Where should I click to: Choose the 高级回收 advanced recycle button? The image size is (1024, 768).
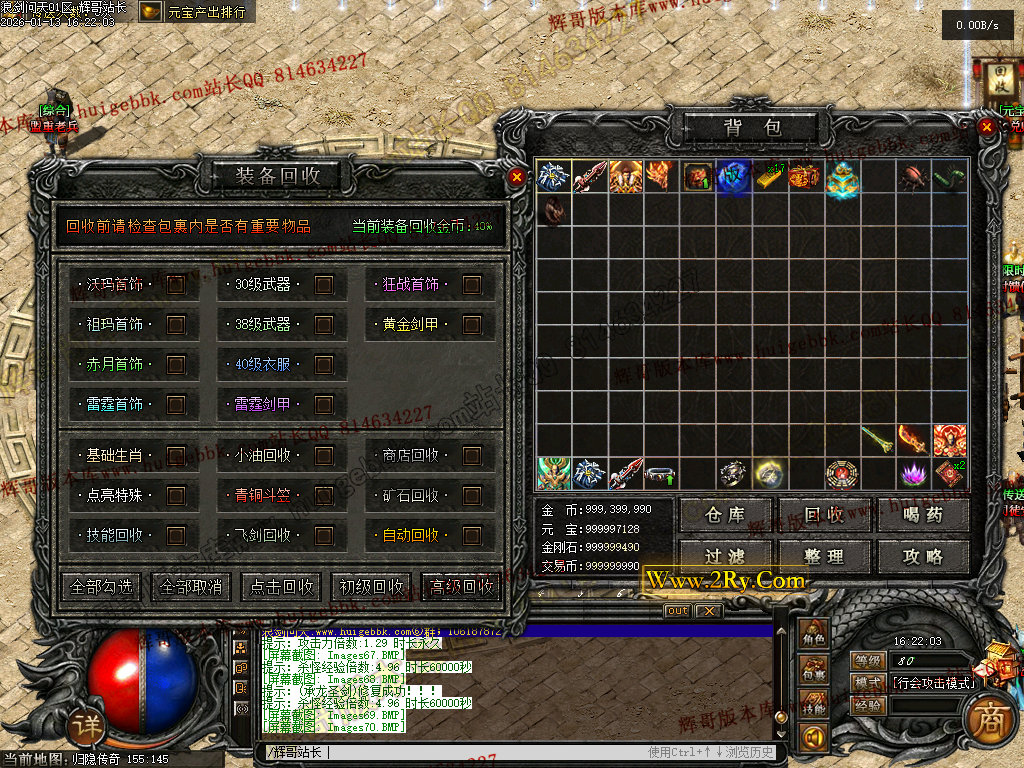point(461,587)
